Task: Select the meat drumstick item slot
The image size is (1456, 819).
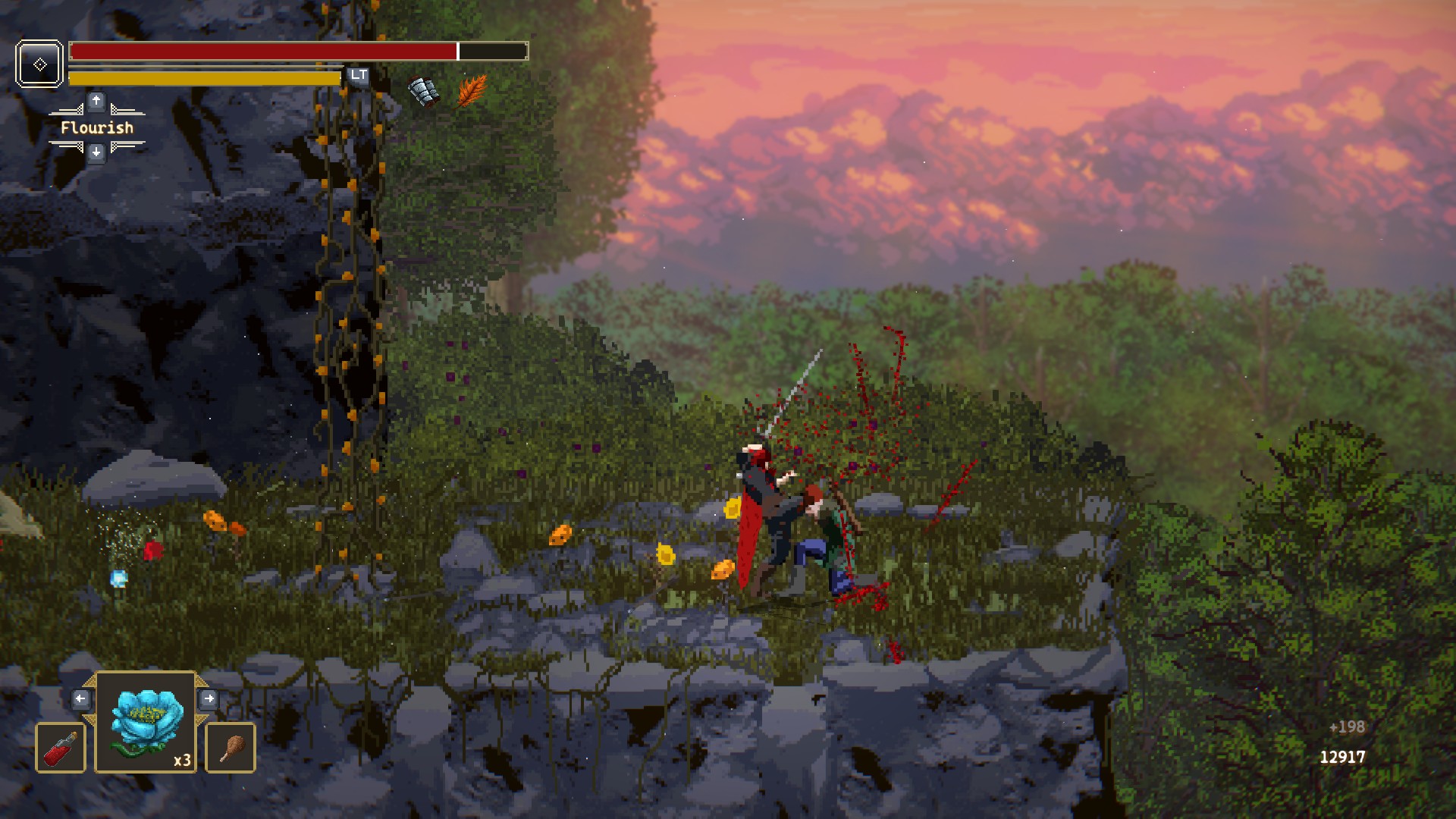Action: coord(231,748)
